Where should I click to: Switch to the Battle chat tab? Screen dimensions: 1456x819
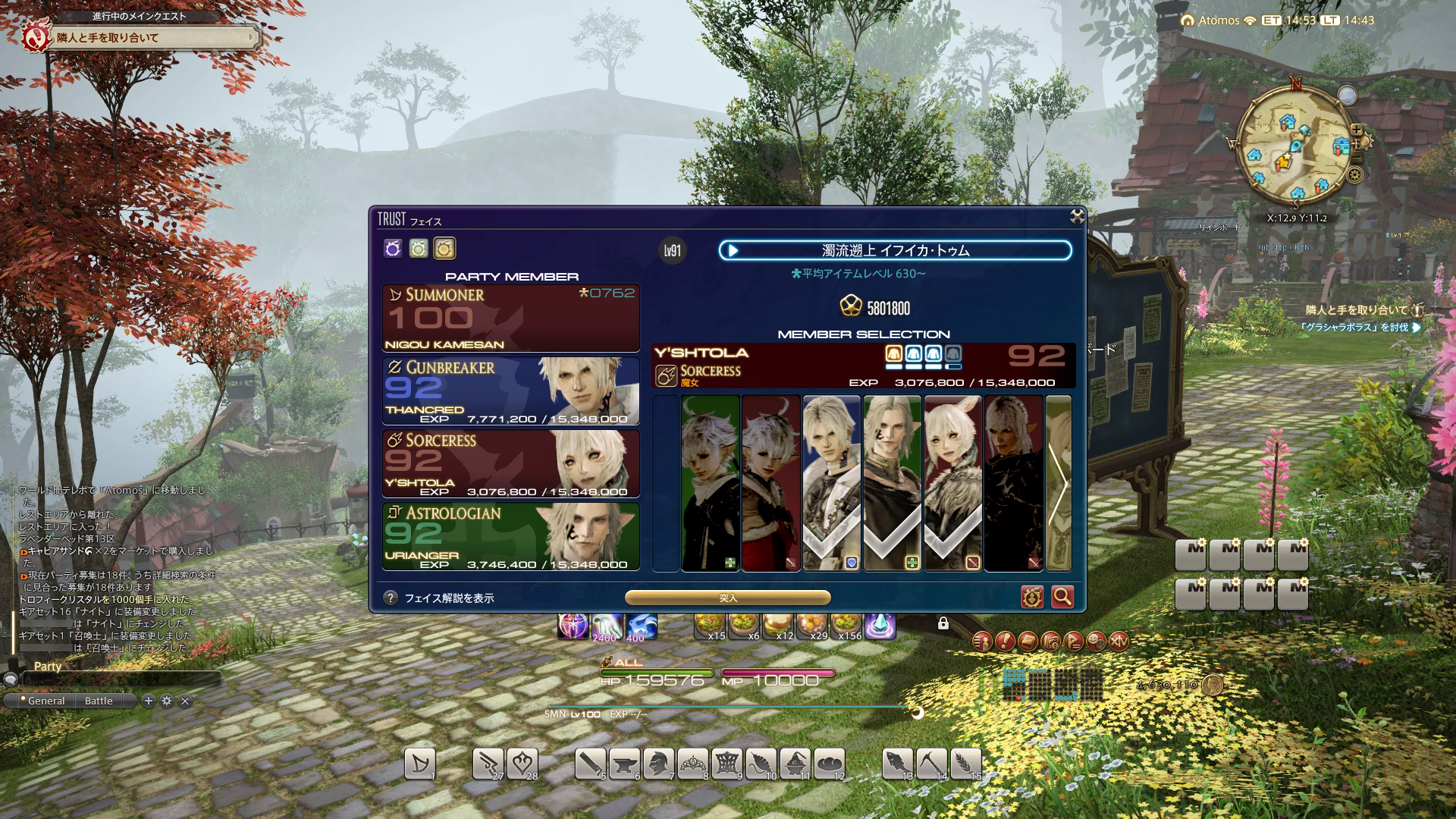point(99,701)
